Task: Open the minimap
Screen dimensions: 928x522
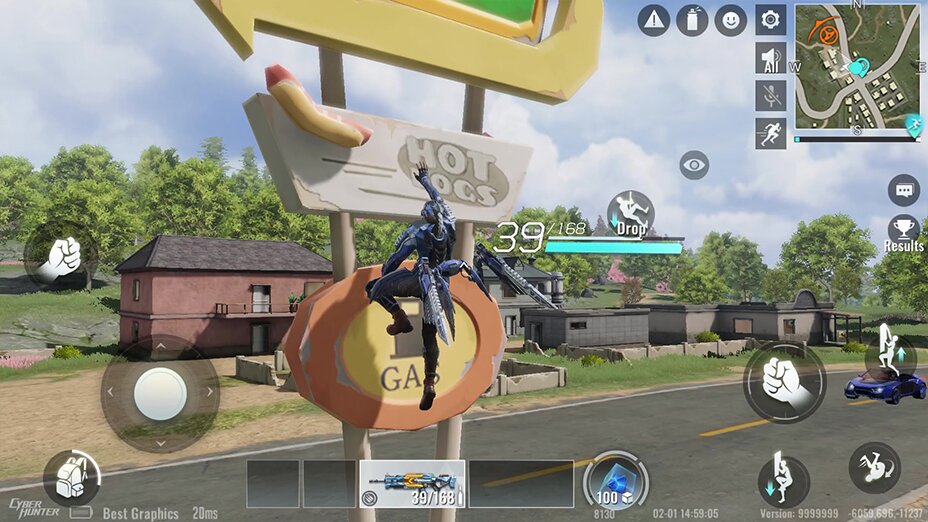Action: click(857, 70)
